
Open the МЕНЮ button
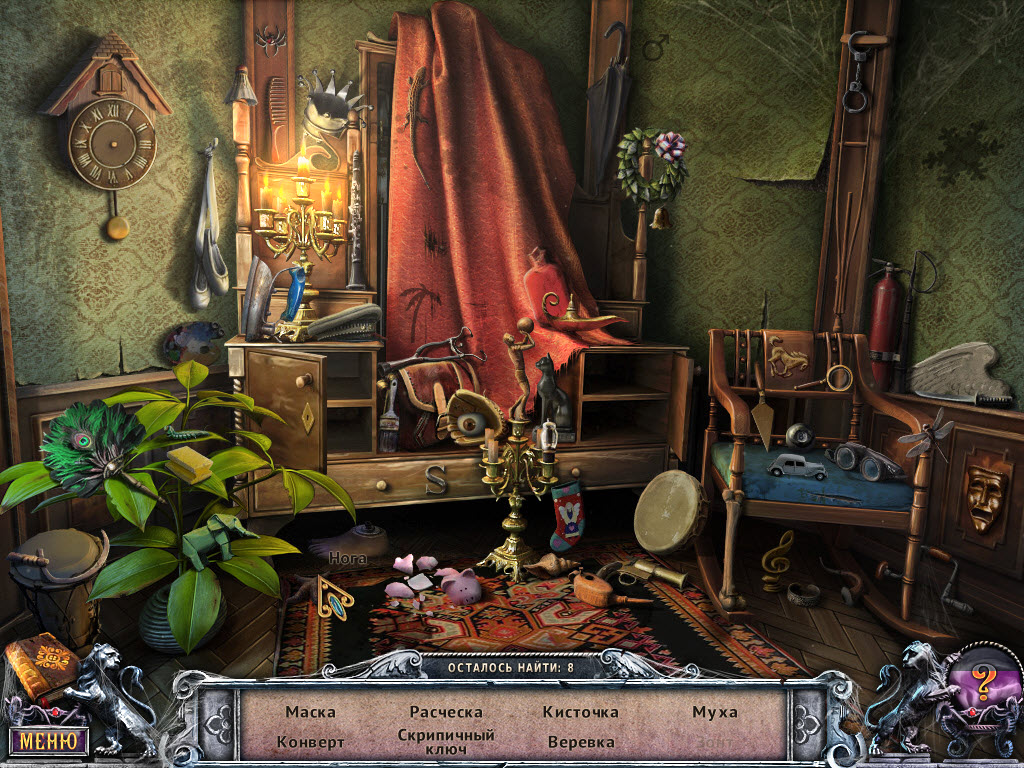pos(48,741)
